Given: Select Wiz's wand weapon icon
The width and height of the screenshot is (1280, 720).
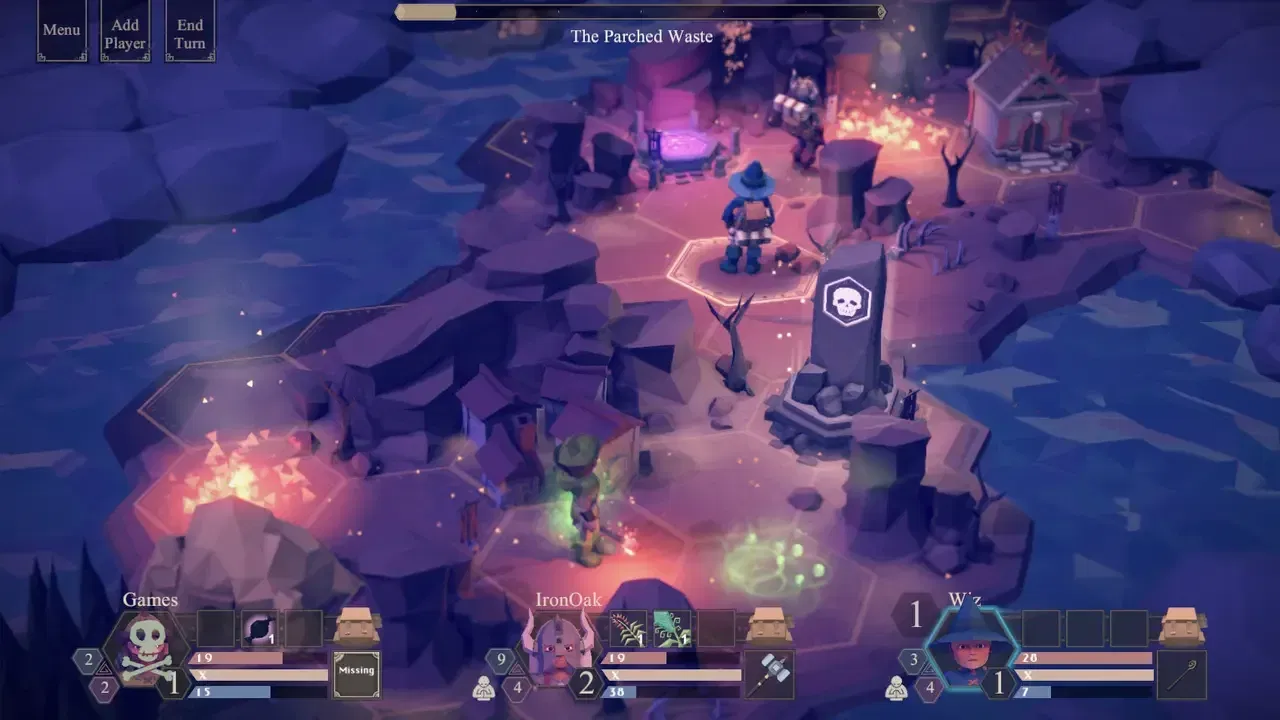Looking at the screenshot, I should point(1180,676).
